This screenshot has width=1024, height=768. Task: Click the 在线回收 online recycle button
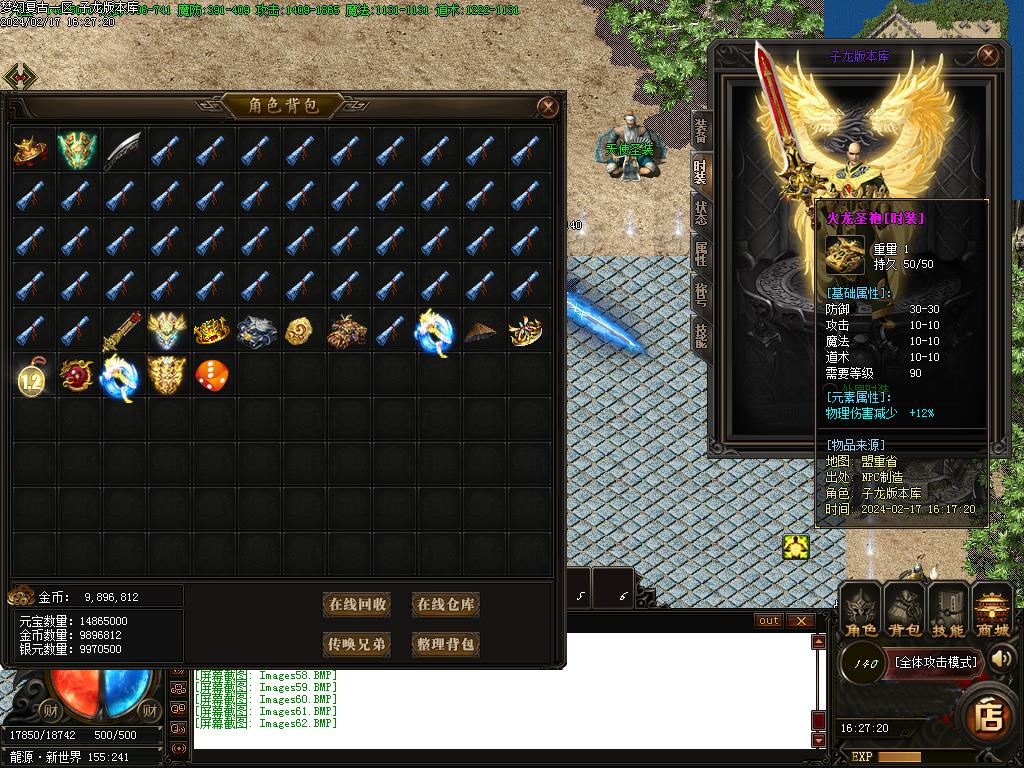click(357, 604)
